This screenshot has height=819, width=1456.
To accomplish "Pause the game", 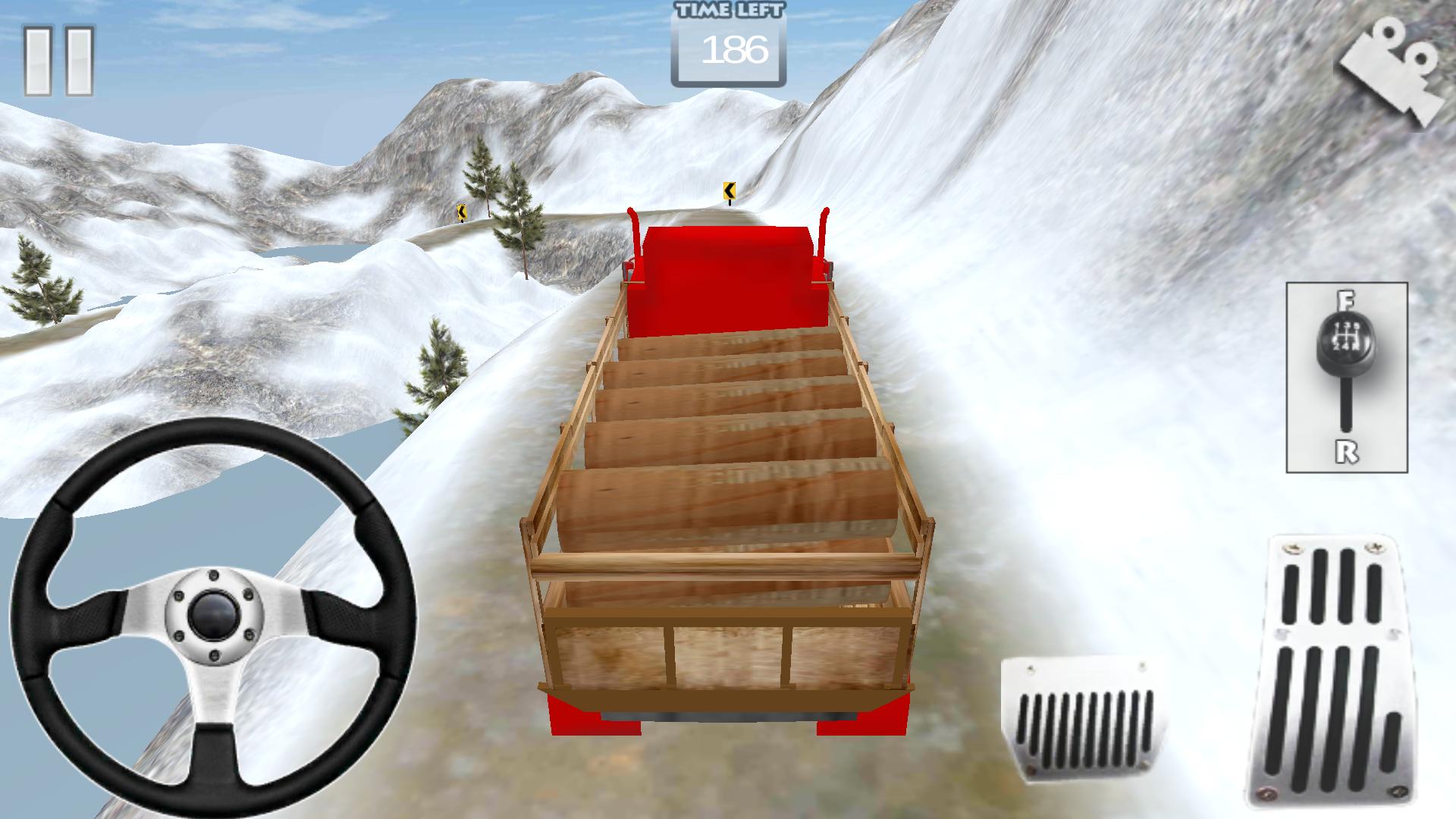I will coord(58,61).
